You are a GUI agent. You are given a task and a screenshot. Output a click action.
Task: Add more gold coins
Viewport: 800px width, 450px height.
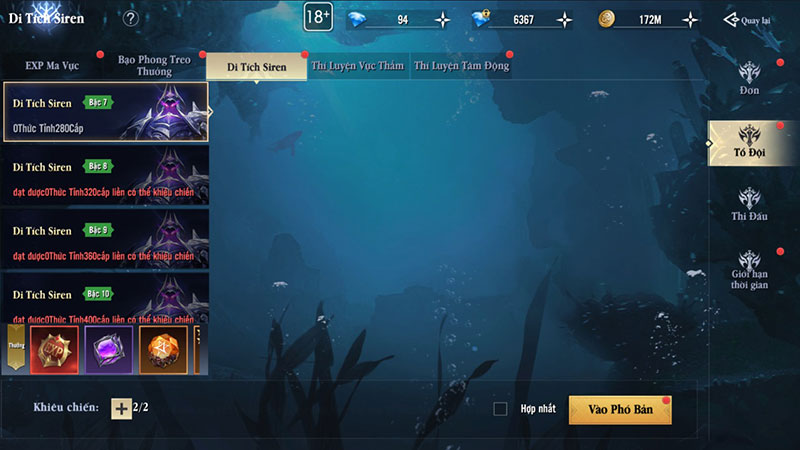[x=688, y=19]
